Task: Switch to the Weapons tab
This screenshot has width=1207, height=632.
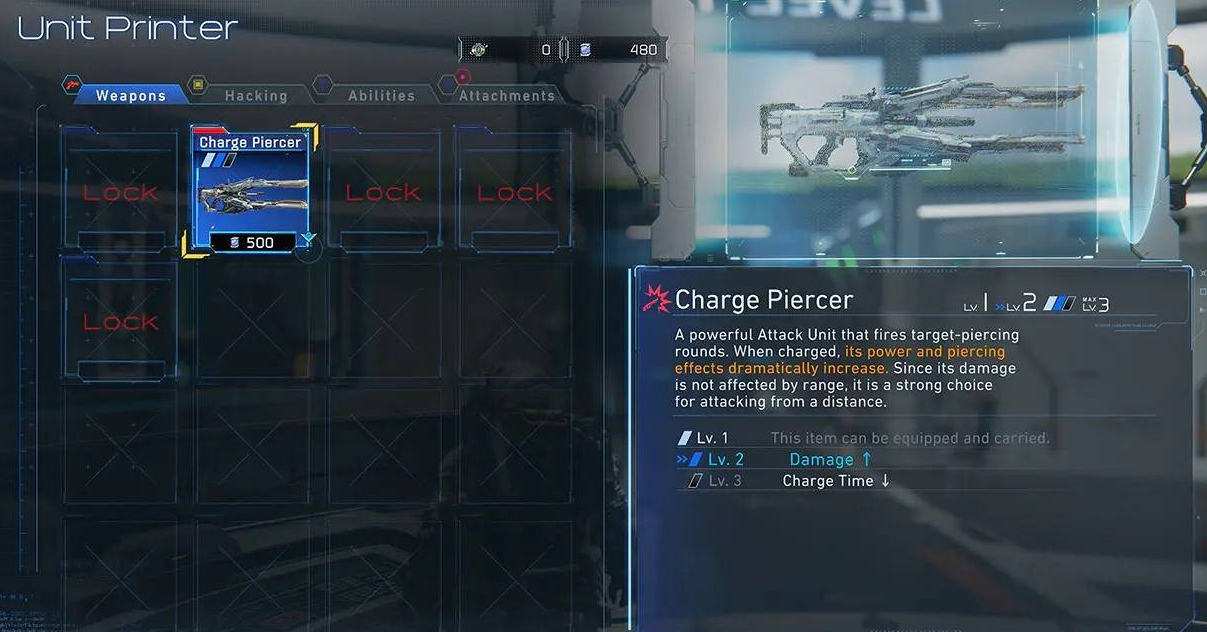Action: tap(130, 96)
